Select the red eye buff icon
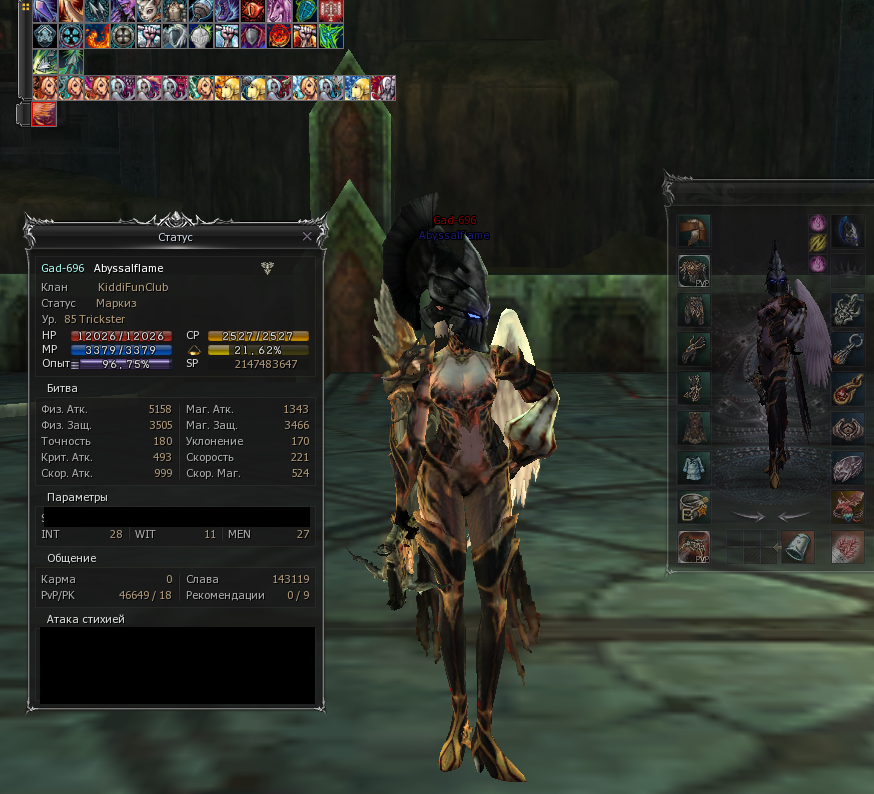 click(252, 11)
